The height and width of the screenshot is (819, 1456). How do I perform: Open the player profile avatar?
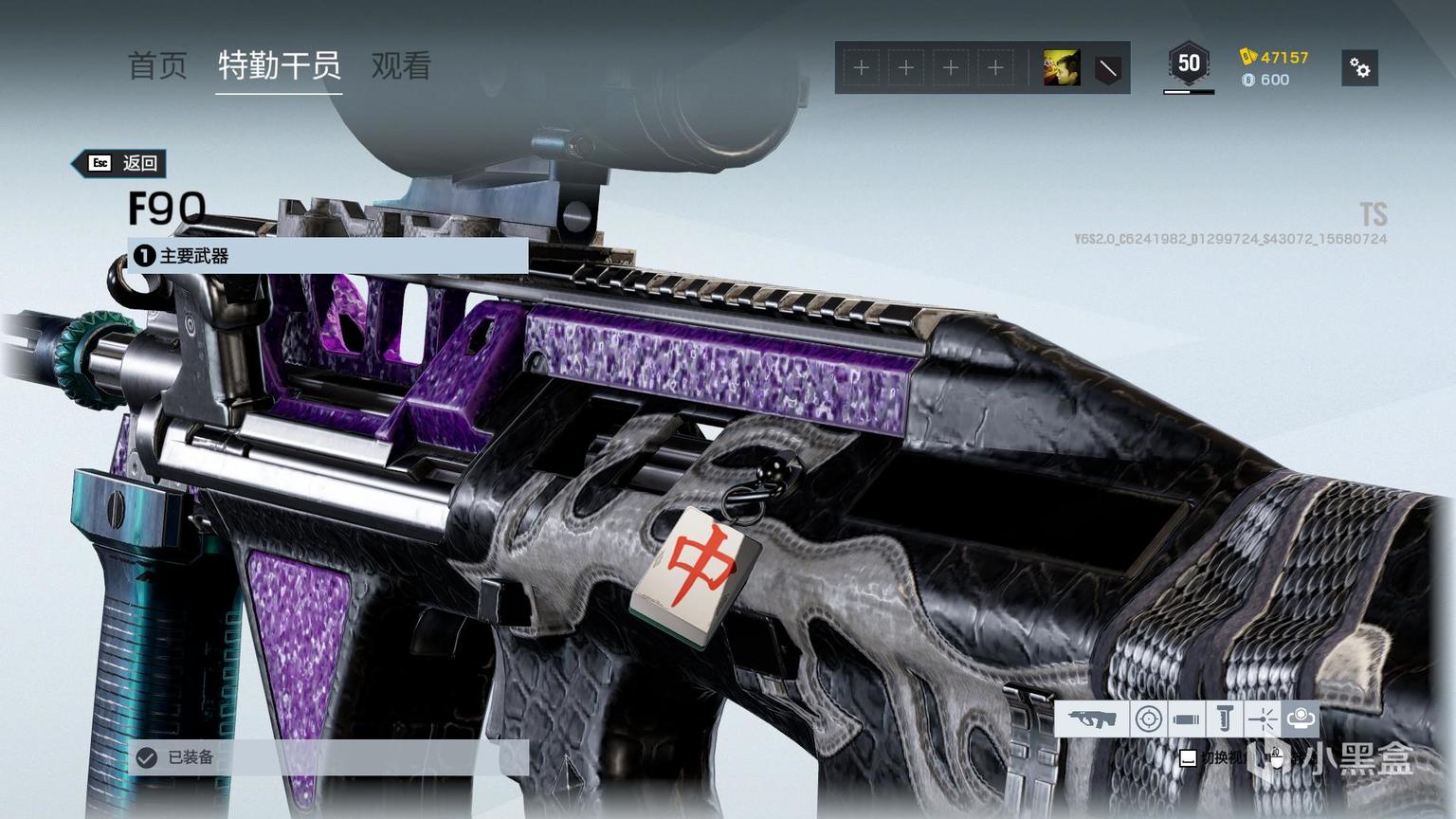(1062, 67)
